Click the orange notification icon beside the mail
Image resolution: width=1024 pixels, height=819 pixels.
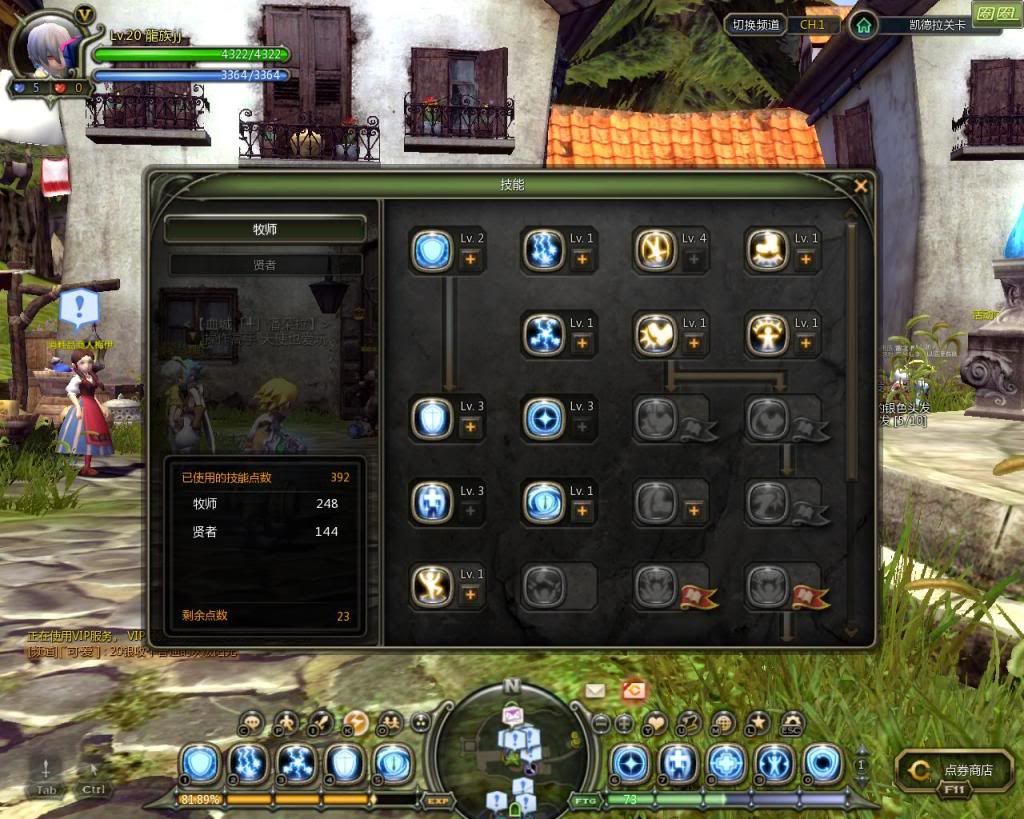(632, 690)
